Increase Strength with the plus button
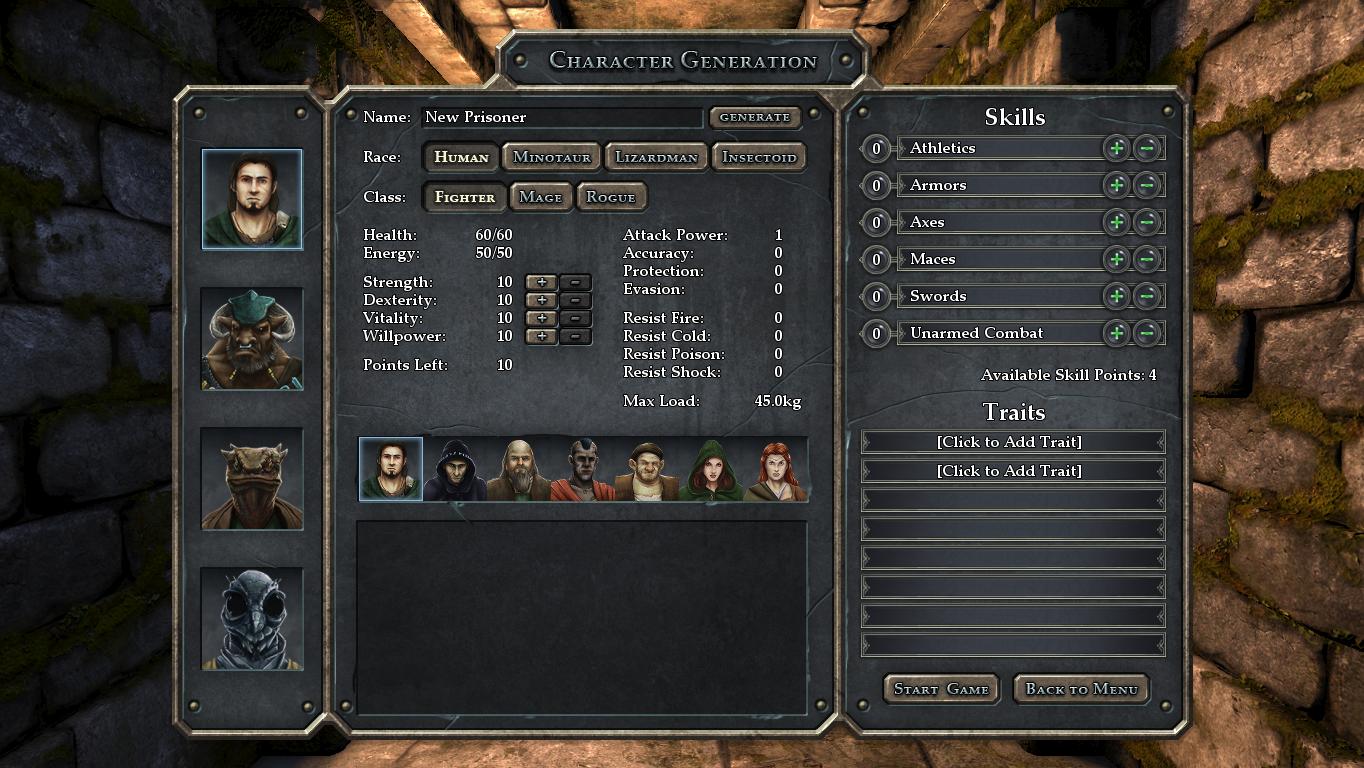The height and width of the screenshot is (768, 1364). [541, 282]
